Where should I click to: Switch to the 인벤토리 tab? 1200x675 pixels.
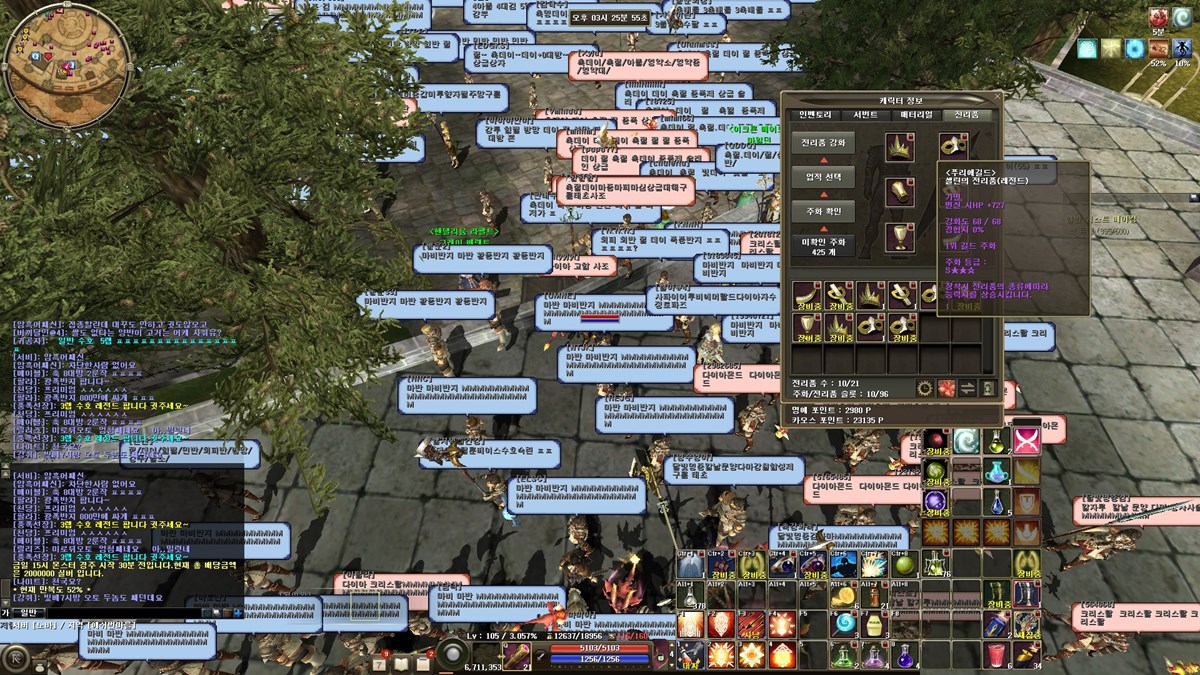813,116
